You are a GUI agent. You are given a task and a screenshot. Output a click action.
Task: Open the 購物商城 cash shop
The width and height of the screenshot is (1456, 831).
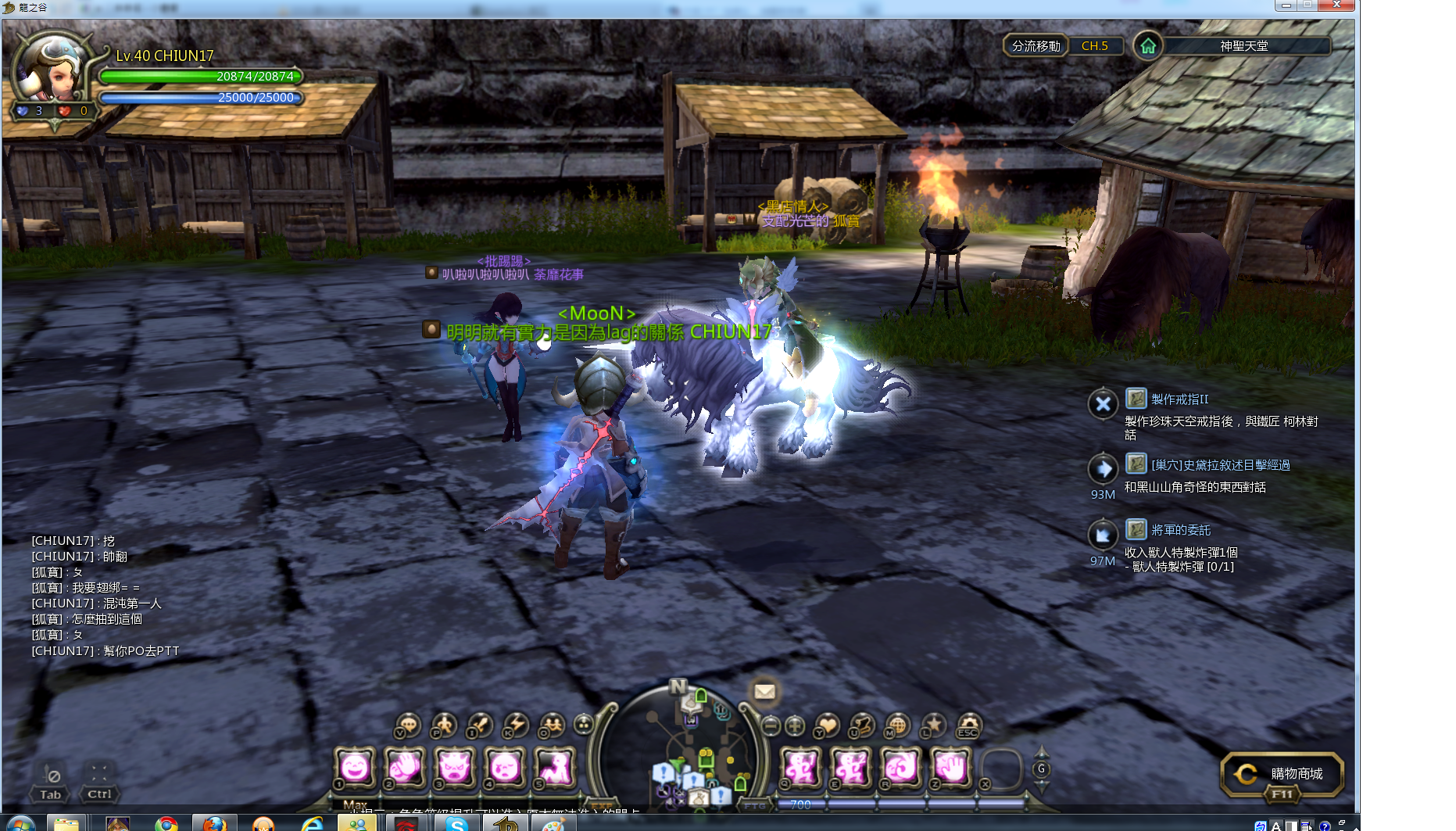pyautogui.click(x=1282, y=773)
